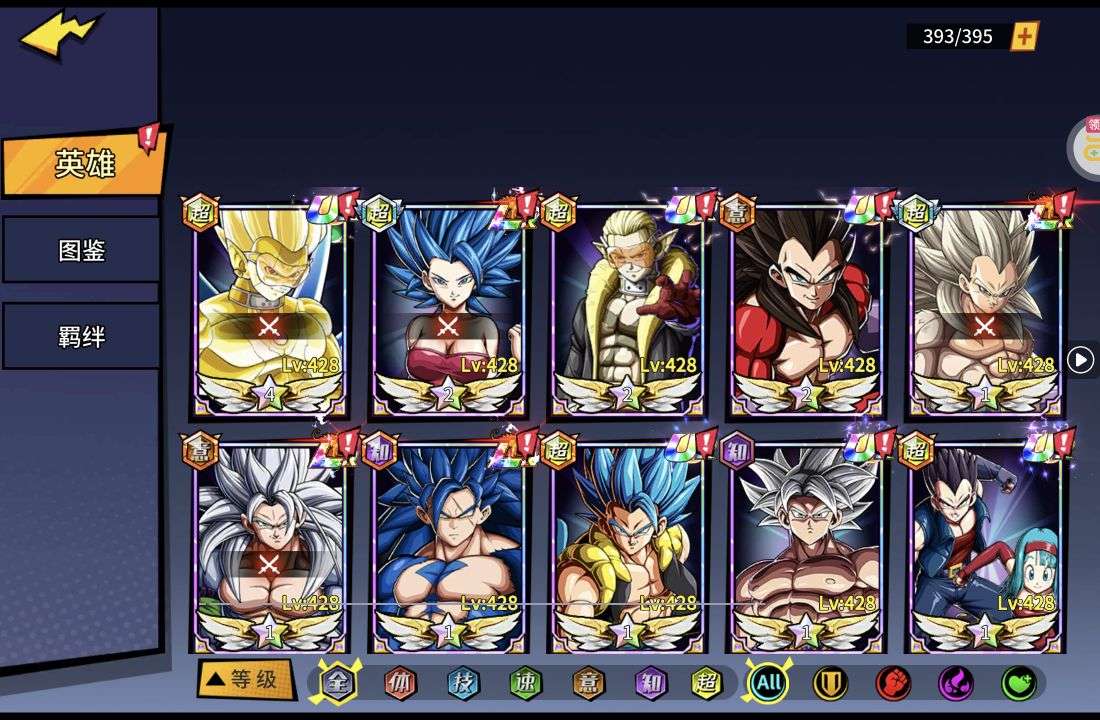Filter heroes by 速 type

click(524, 683)
